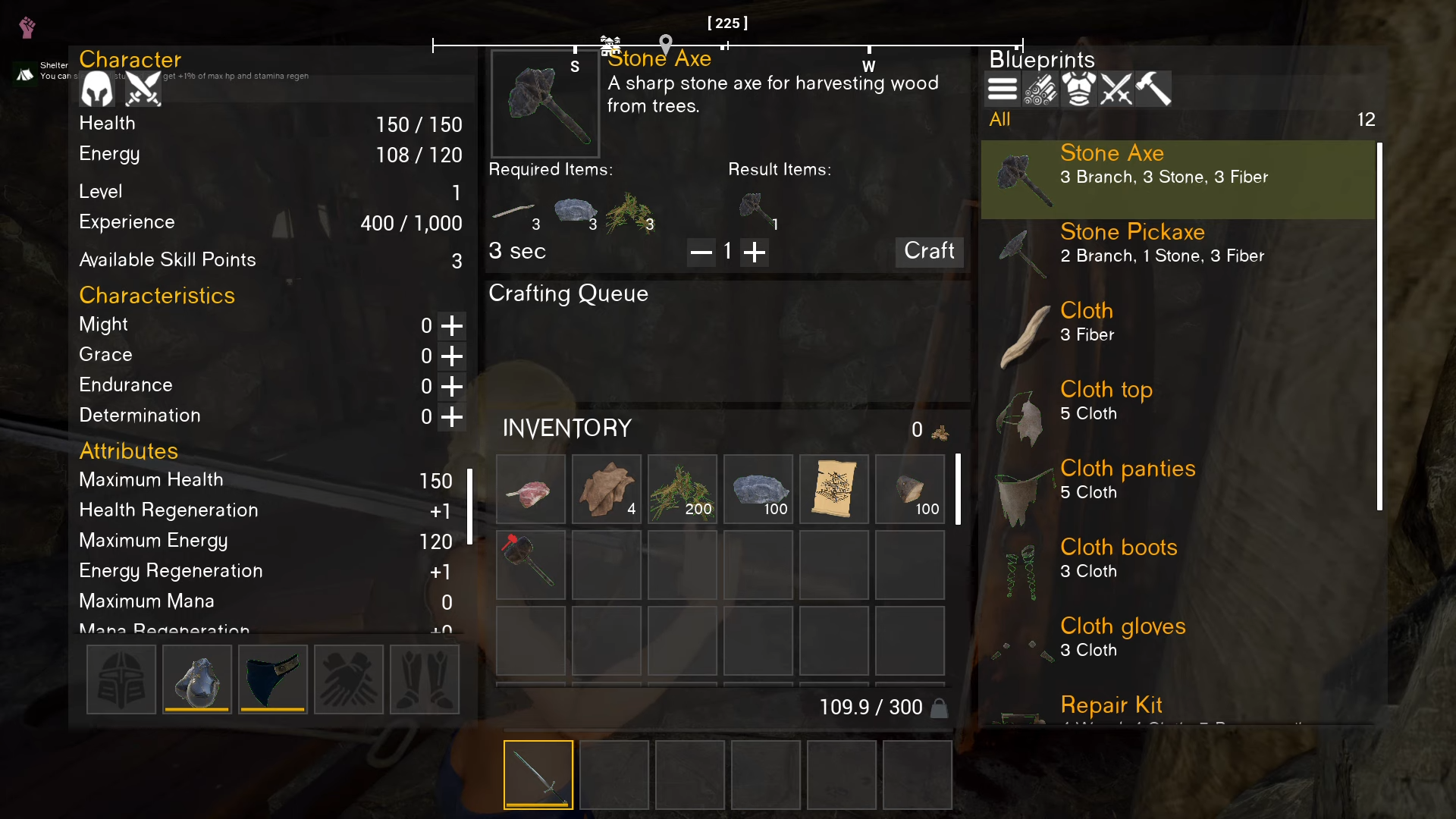Open the hammer tools blueprint category
The image size is (1456, 819).
click(x=1153, y=89)
